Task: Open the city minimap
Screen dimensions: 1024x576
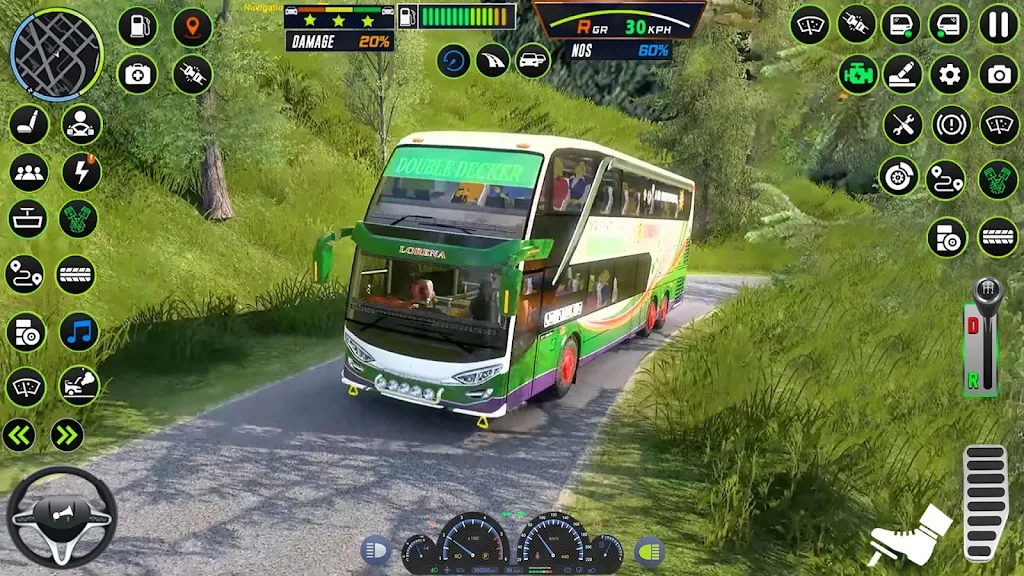Action: (56, 54)
